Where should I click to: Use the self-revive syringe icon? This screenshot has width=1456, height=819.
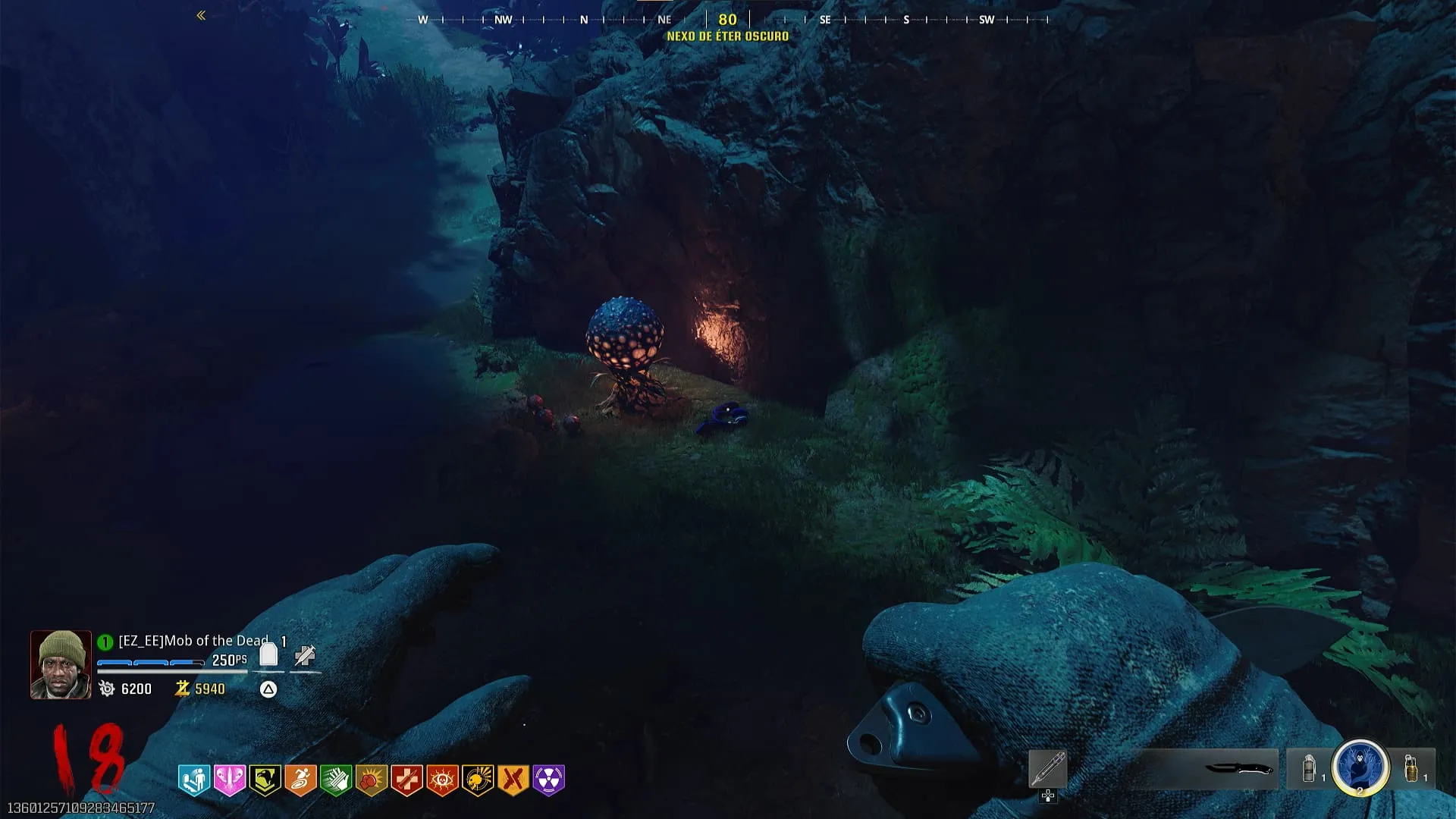[x=305, y=655]
